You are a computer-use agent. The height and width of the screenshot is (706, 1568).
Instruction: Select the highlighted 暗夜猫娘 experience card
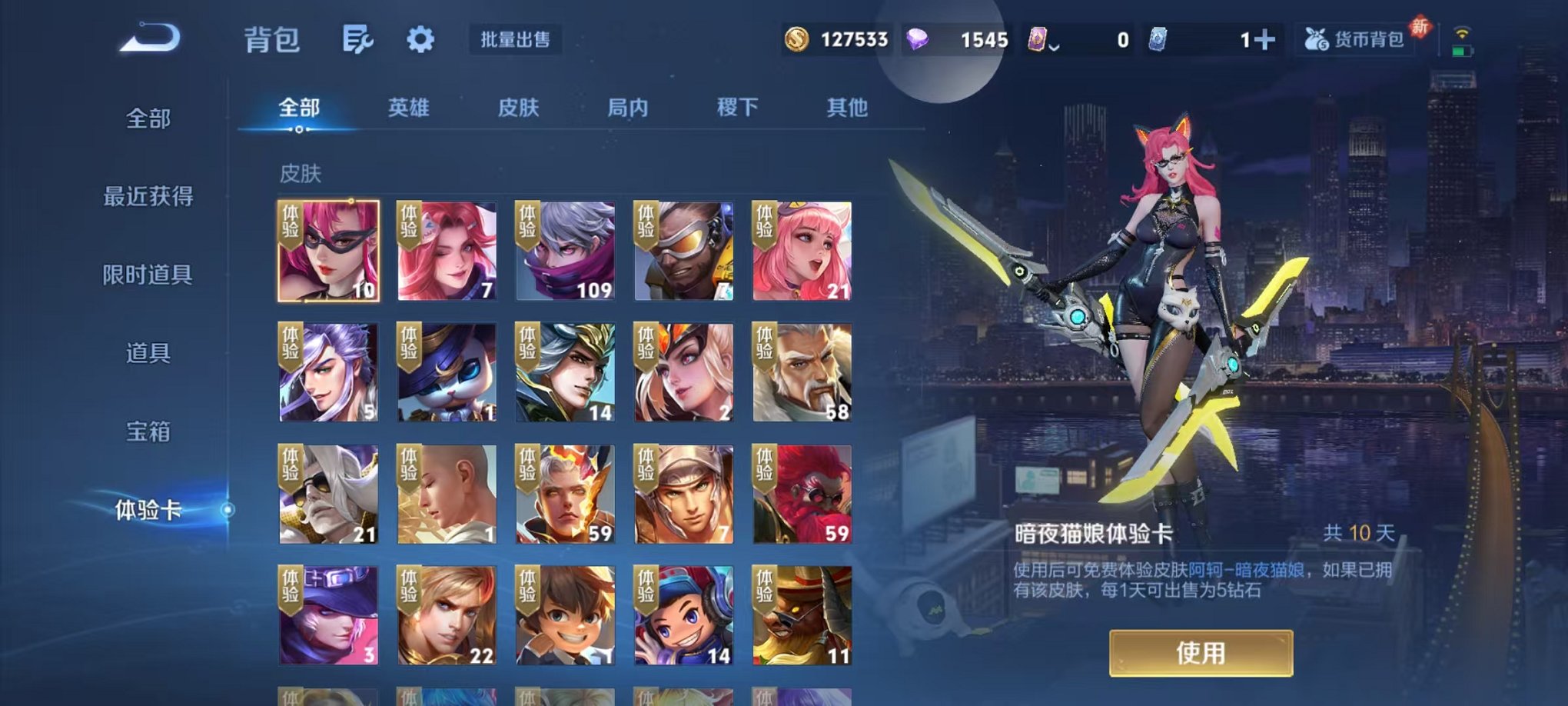coord(327,250)
